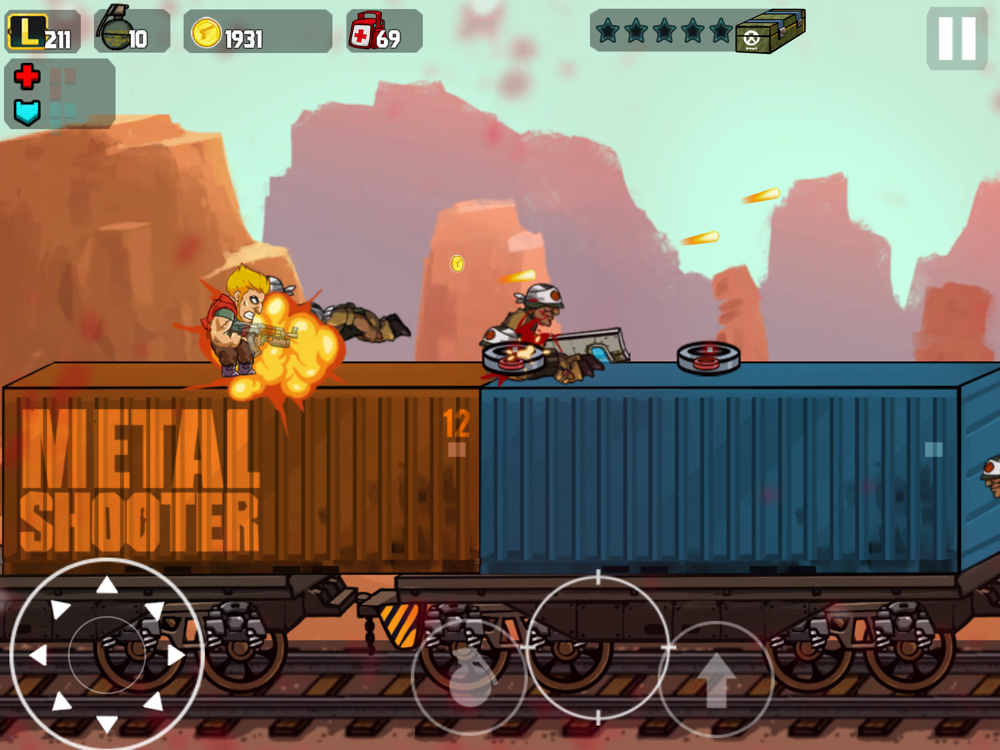Tap the right arrow on the movement pad
The image size is (1000, 750).
176,656
